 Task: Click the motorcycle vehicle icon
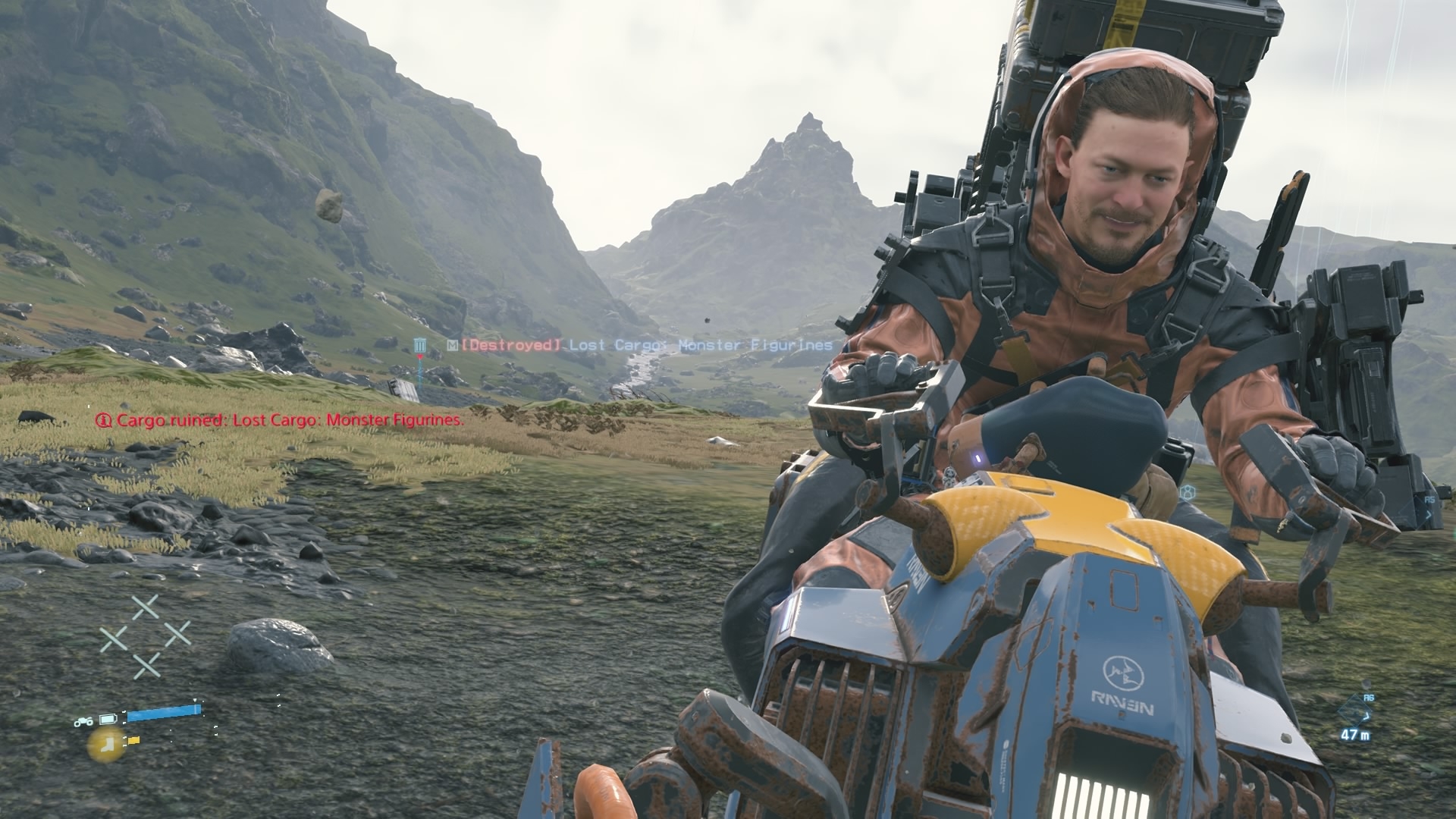(83, 722)
